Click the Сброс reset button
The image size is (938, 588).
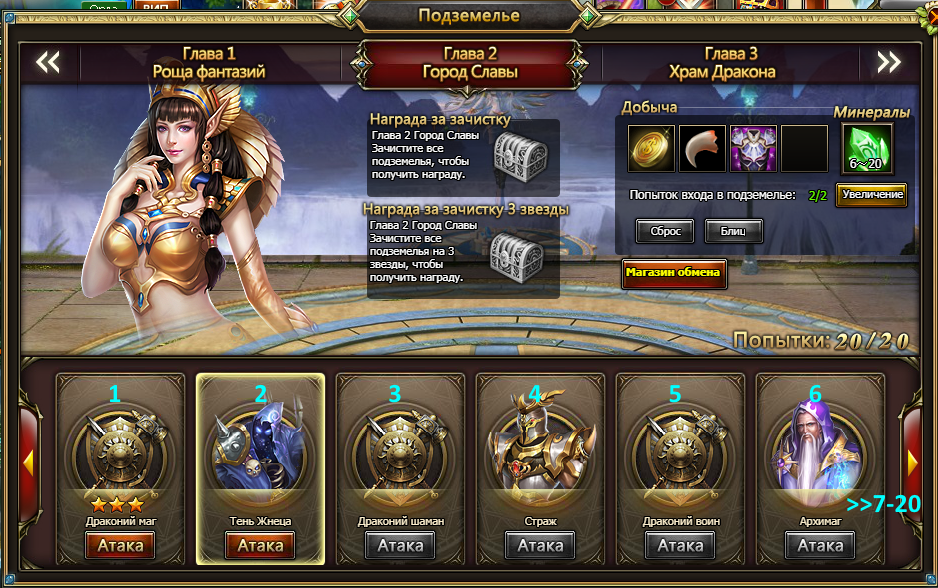(665, 231)
